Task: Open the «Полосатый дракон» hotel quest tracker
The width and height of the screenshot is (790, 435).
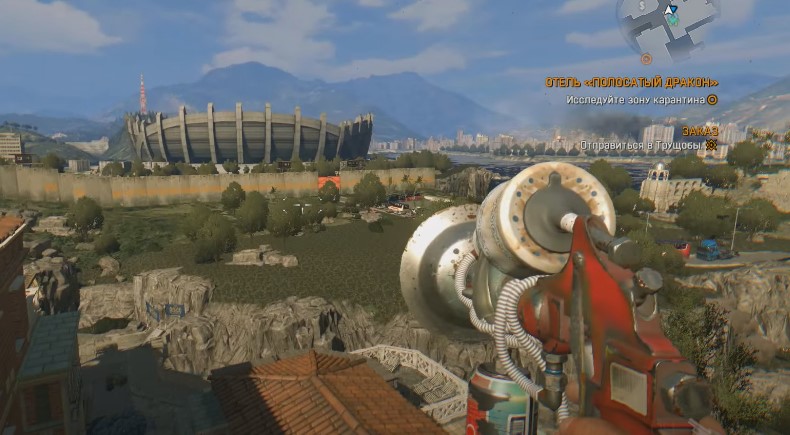Action: click(632, 82)
